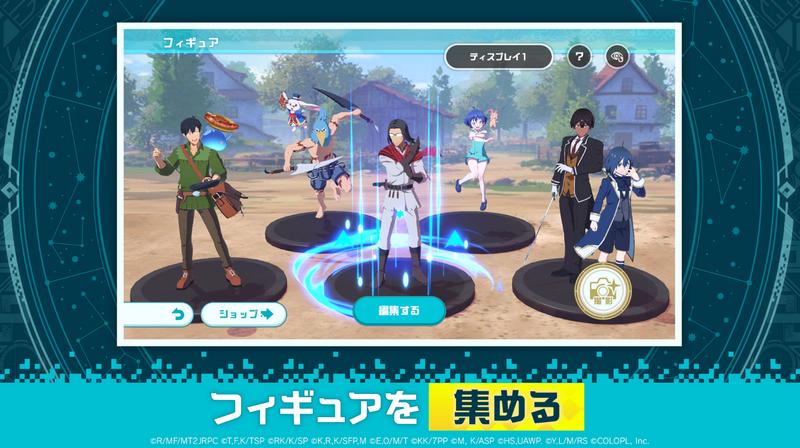The image size is (800, 448).
Task: Toggle the eye visibility icon
Action: (x=619, y=57)
